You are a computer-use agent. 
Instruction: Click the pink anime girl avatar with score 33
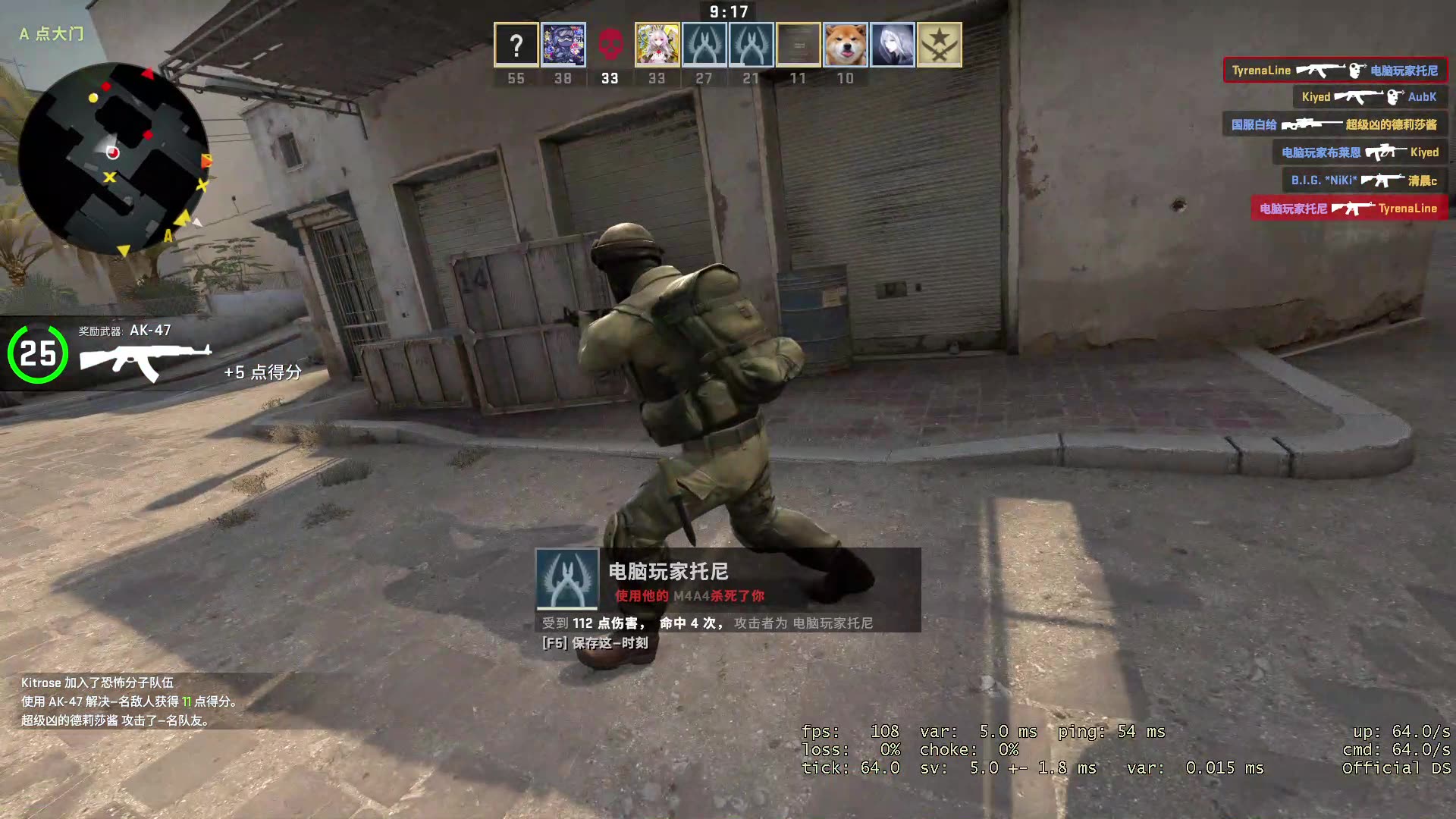pos(657,44)
